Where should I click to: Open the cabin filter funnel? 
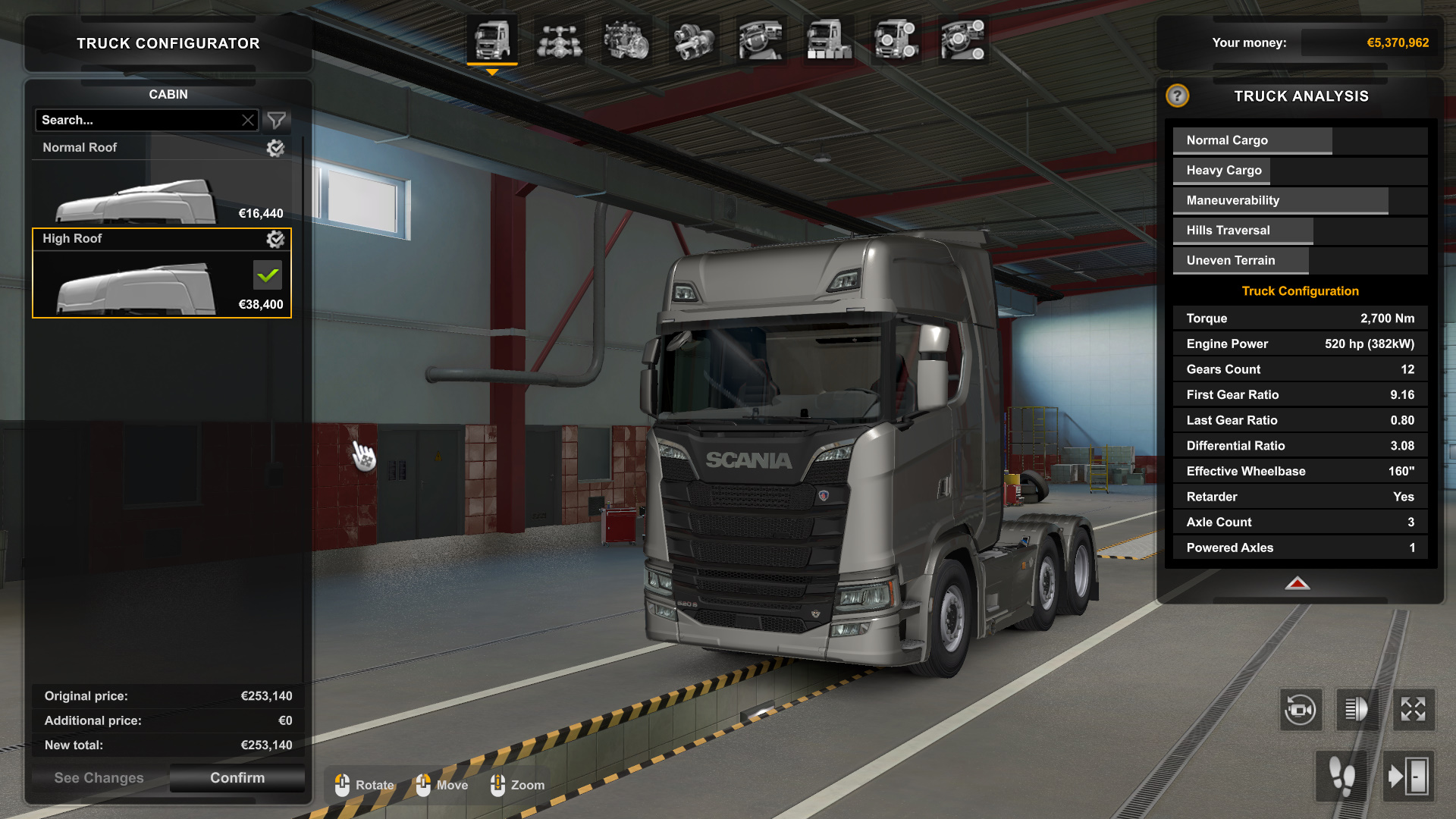(x=277, y=120)
